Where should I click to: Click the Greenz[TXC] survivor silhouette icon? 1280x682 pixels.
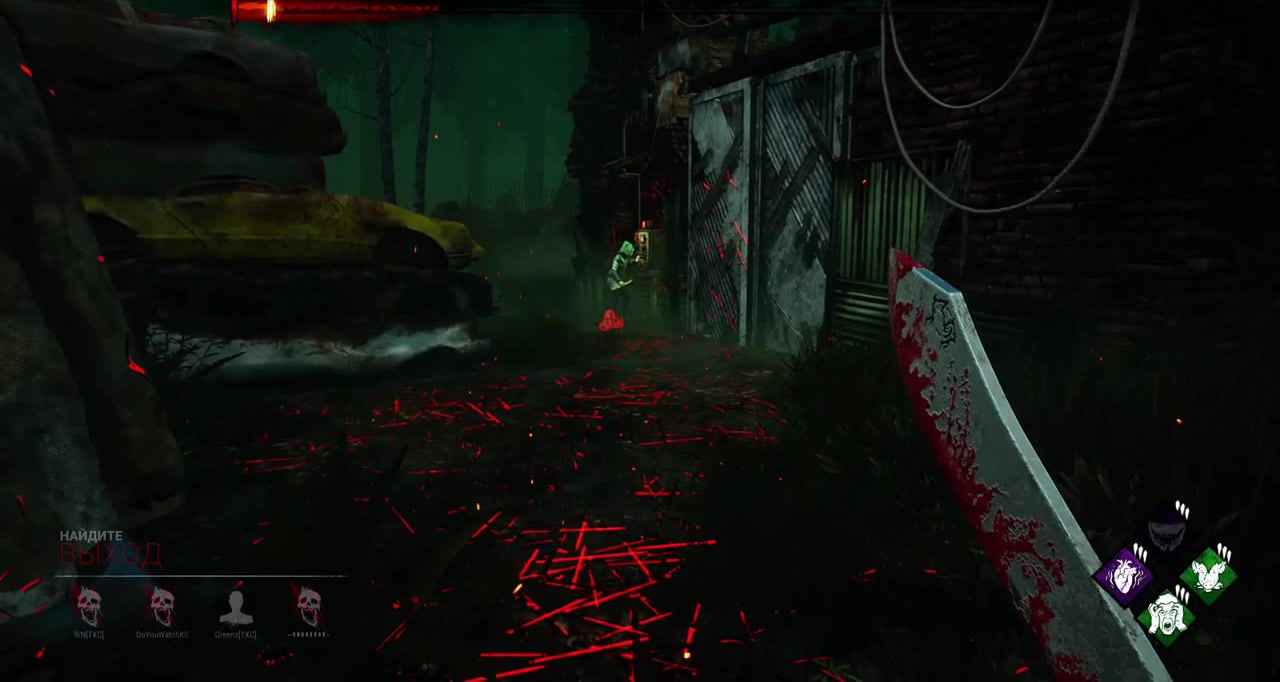pyautogui.click(x=236, y=606)
